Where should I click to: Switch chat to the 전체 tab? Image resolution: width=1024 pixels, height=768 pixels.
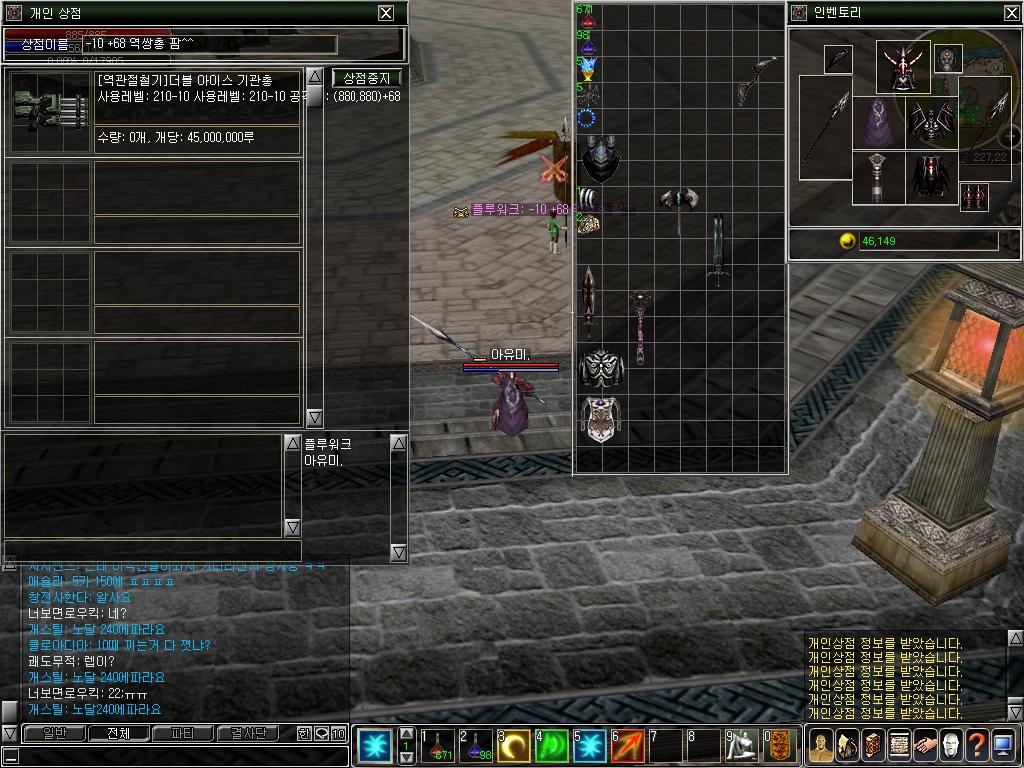(118, 733)
